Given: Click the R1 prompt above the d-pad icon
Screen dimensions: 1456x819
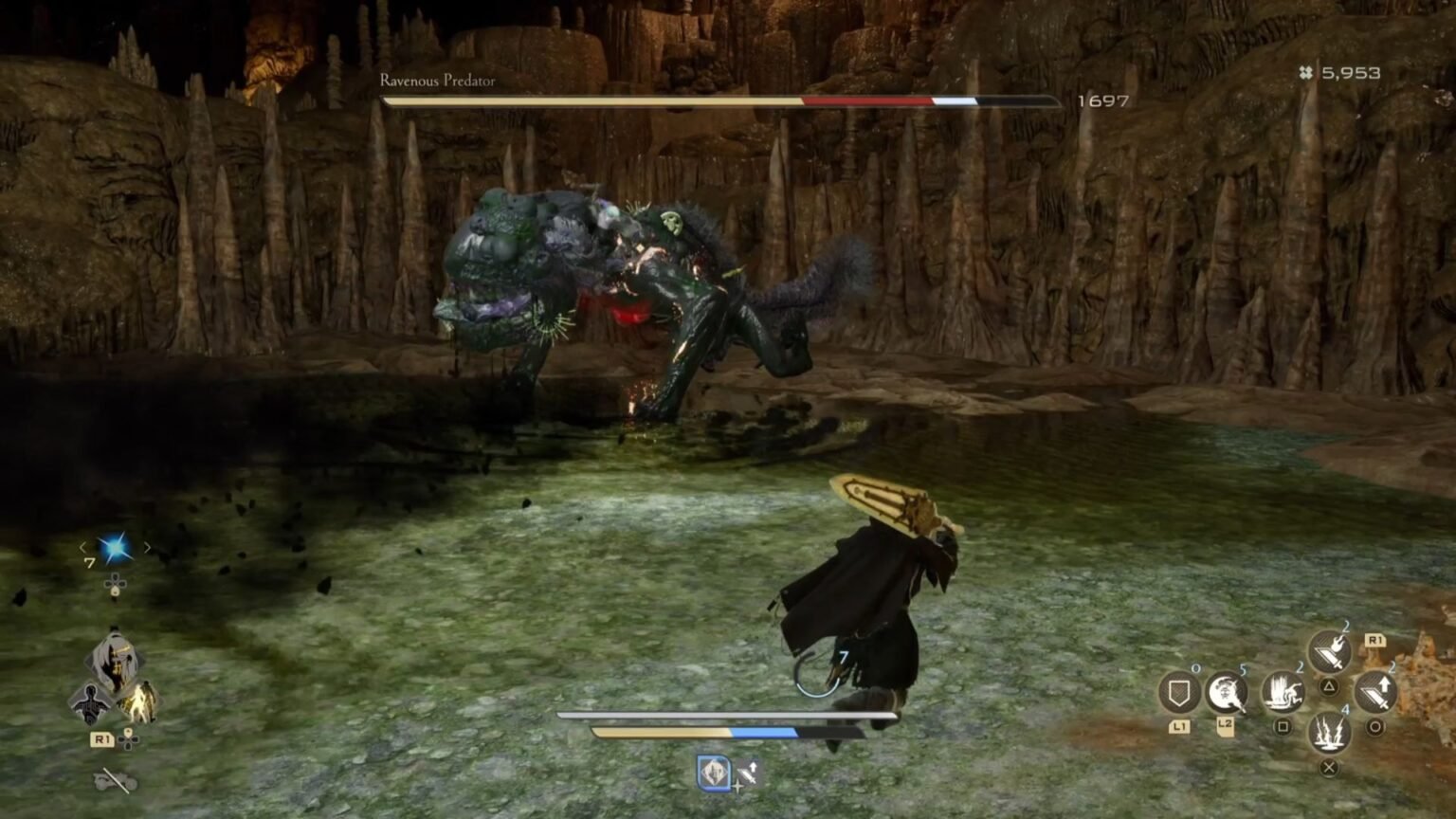Looking at the screenshot, I should (x=101, y=737).
